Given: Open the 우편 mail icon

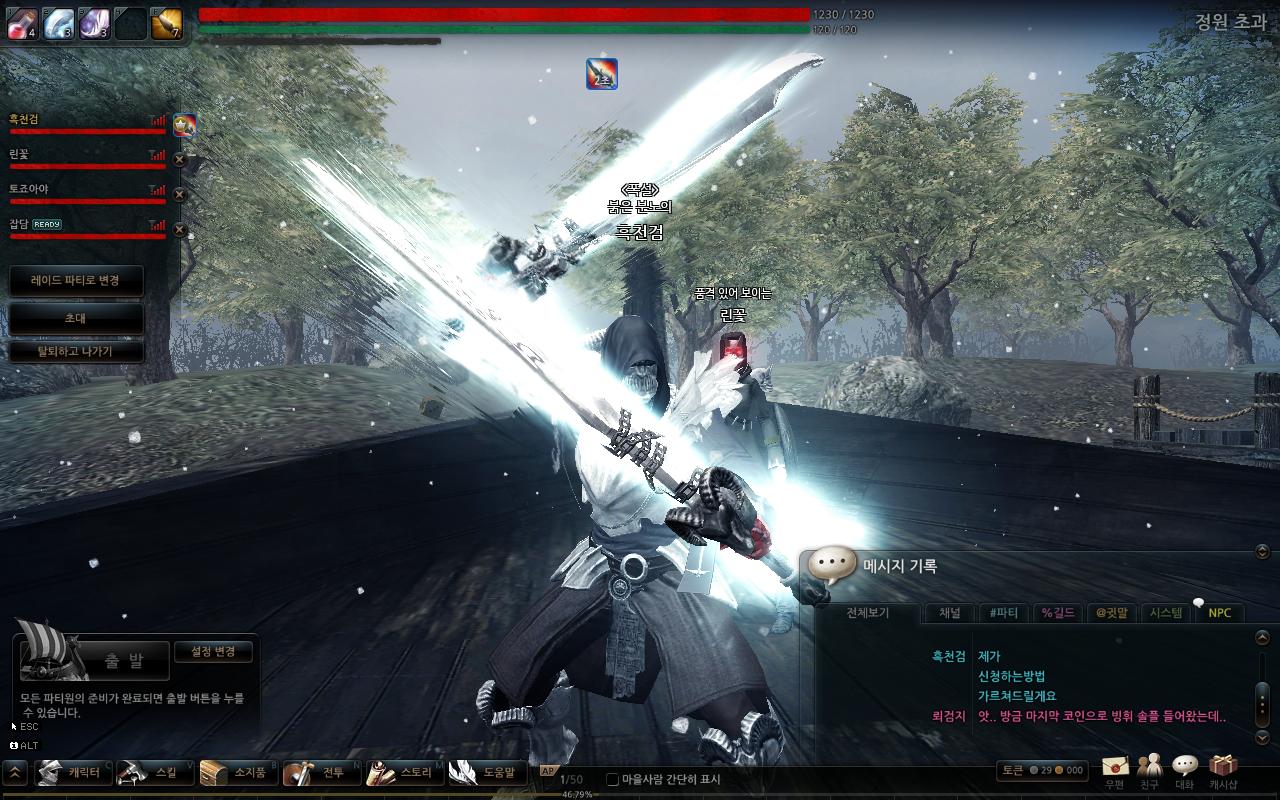Looking at the screenshot, I should 1115,769.
